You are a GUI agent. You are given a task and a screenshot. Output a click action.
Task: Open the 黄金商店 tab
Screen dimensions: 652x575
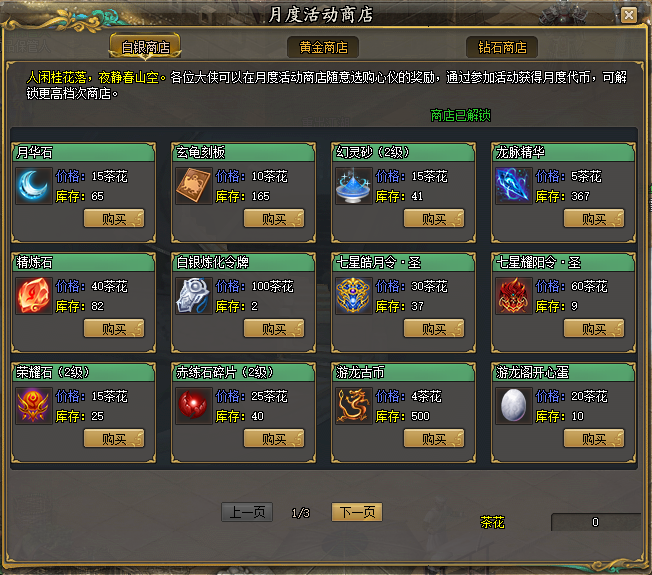tap(323, 47)
